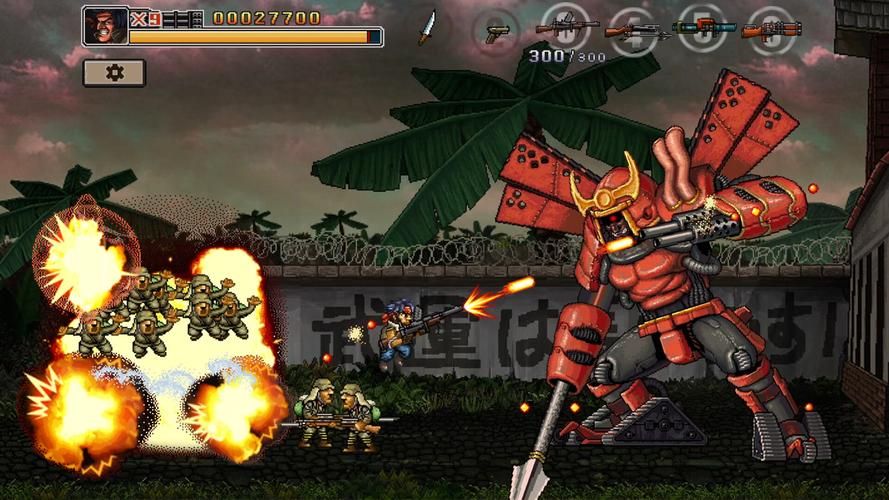Select the combat knife weapon
The height and width of the screenshot is (500, 889).
[x=427, y=27]
